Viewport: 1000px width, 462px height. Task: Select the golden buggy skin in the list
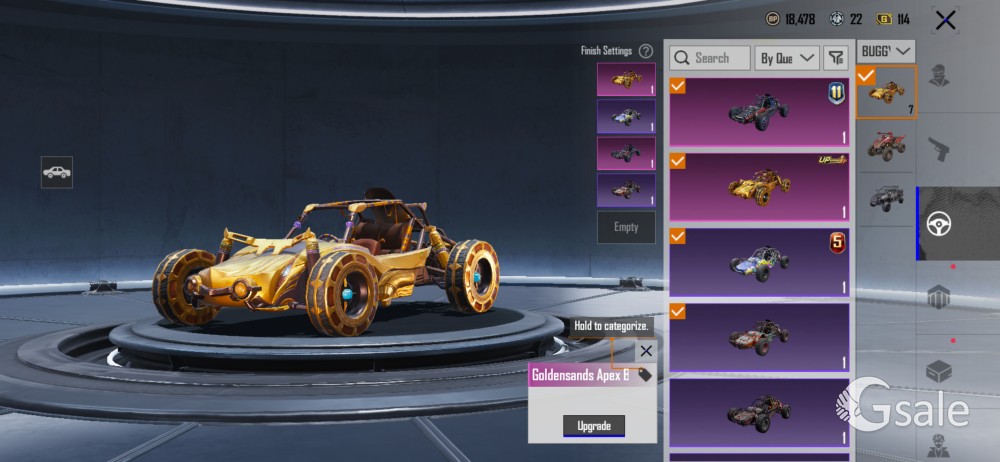click(758, 186)
